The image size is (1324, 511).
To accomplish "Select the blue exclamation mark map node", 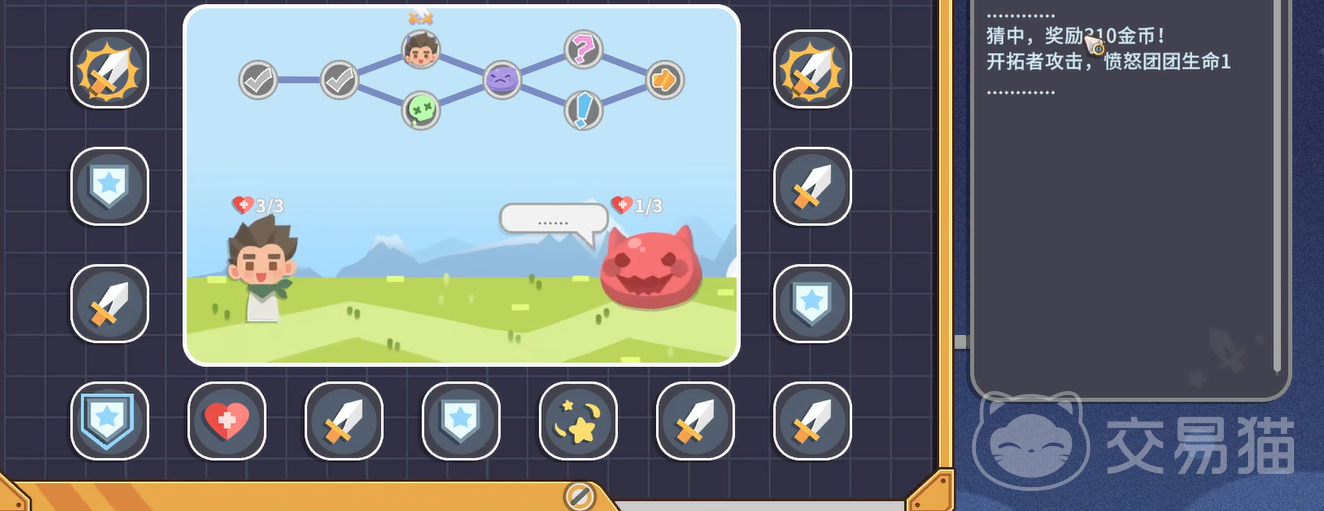I will pyautogui.click(x=583, y=110).
